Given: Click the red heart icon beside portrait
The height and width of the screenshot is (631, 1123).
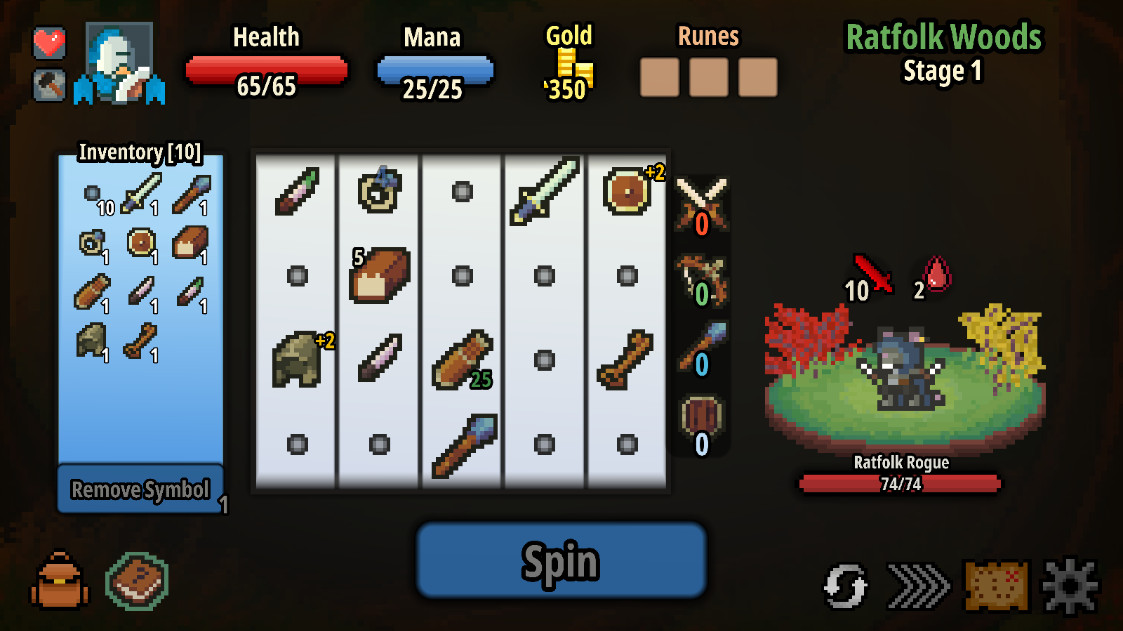Looking at the screenshot, I should click(50, 42).
